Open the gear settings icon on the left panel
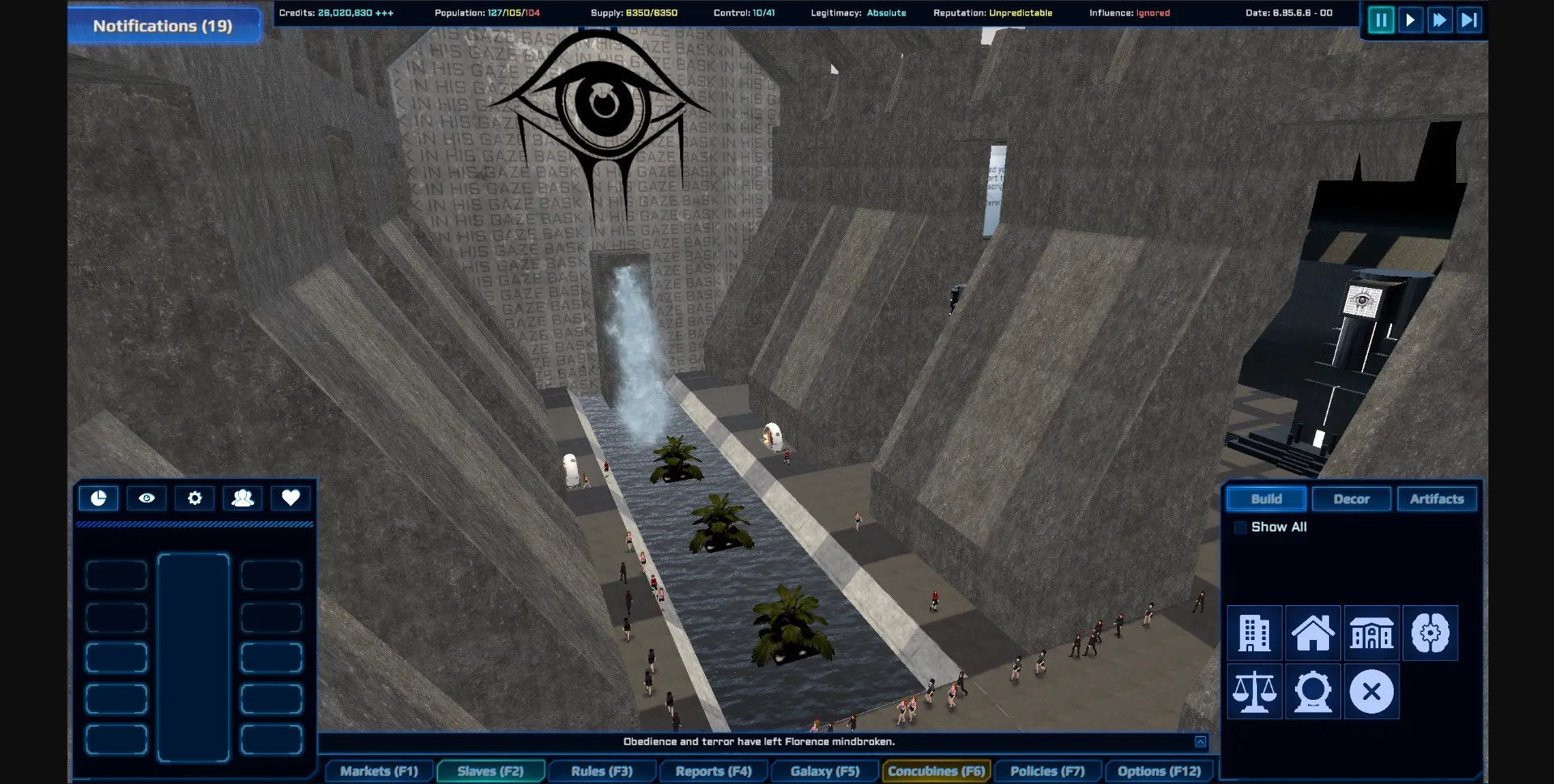The image size is (1554, 784). pyautogui.click(x=193, y=498)
